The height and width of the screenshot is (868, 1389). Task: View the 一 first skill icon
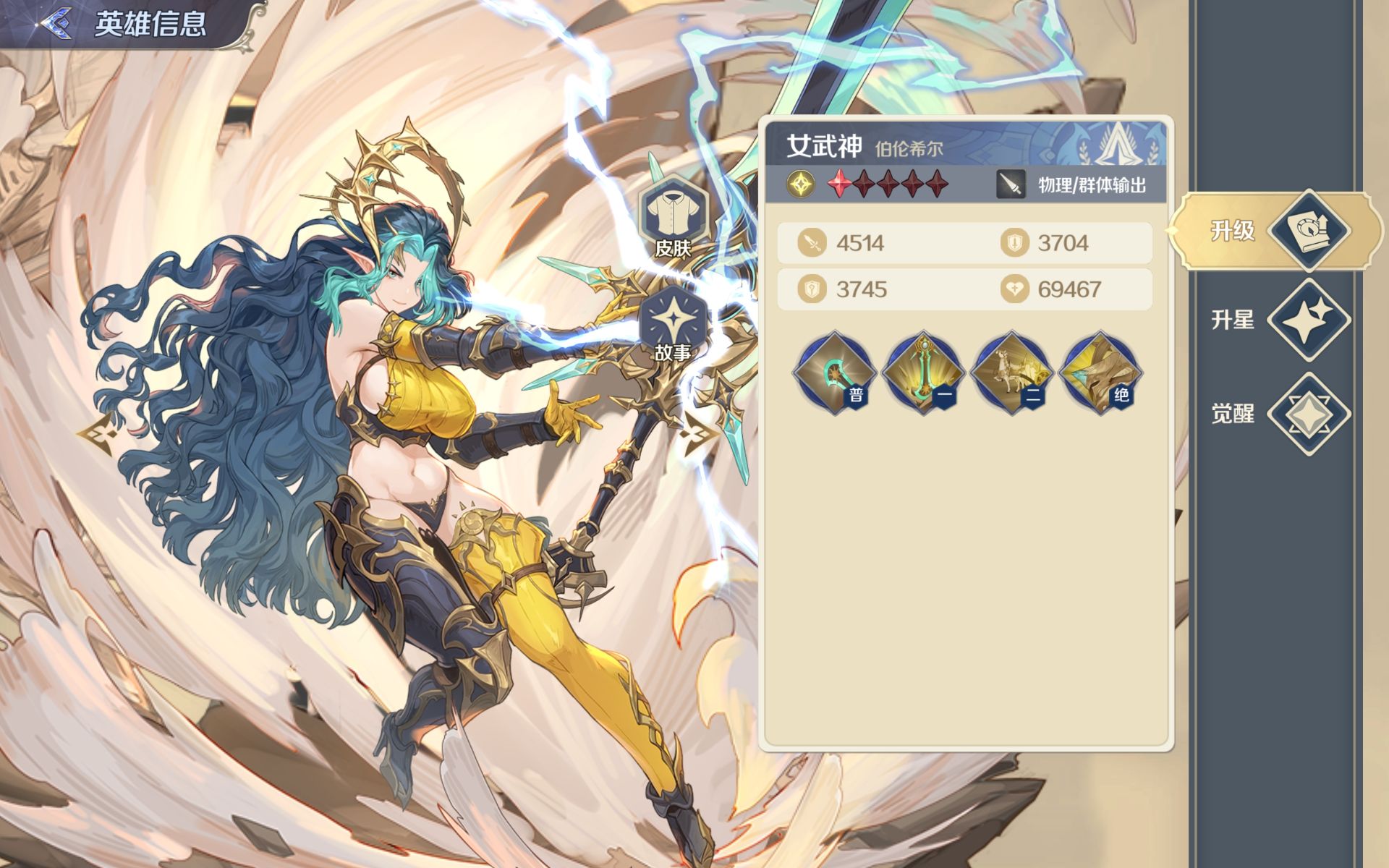click(x=923, y=373)
